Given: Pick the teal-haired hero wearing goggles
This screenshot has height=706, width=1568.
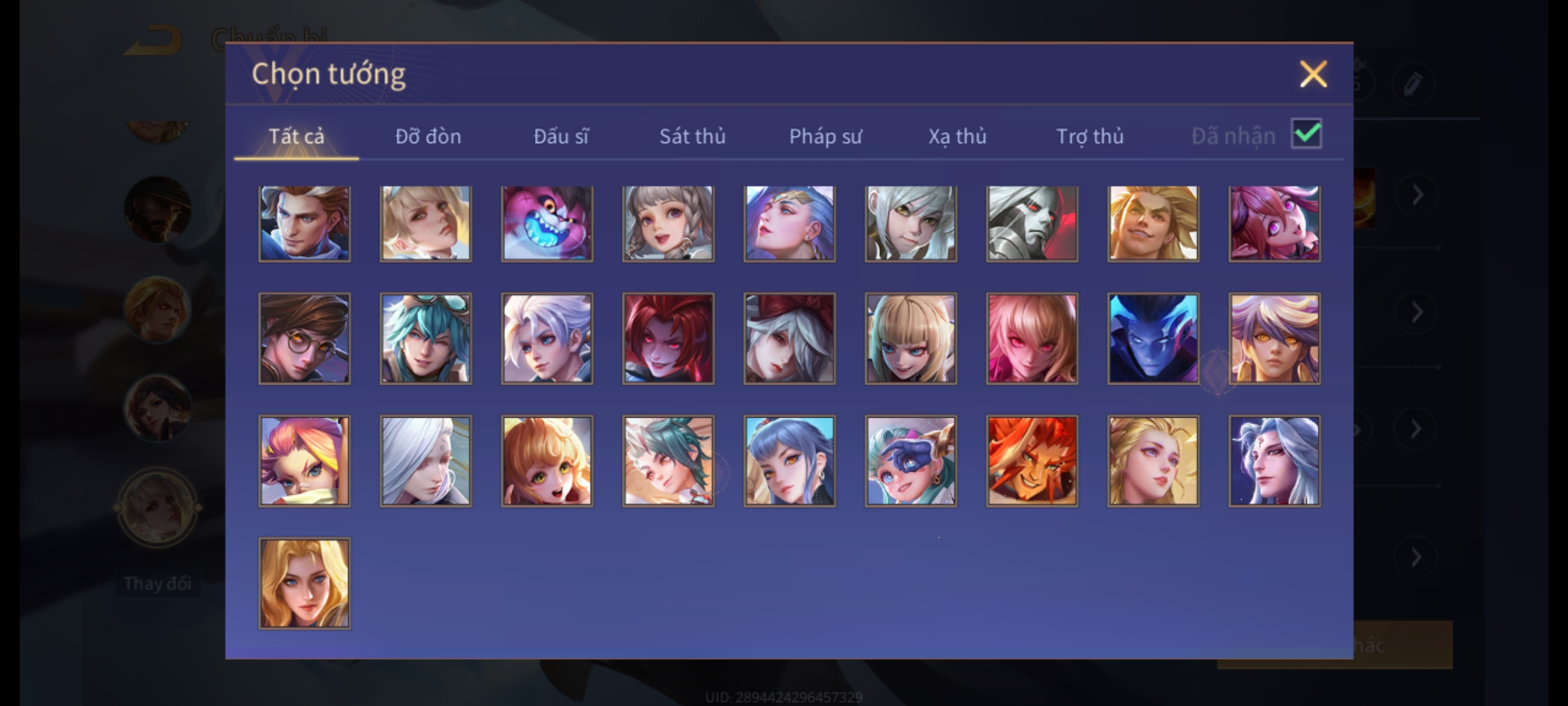Looking at the screenshot, I should click(x=425, y=339).
